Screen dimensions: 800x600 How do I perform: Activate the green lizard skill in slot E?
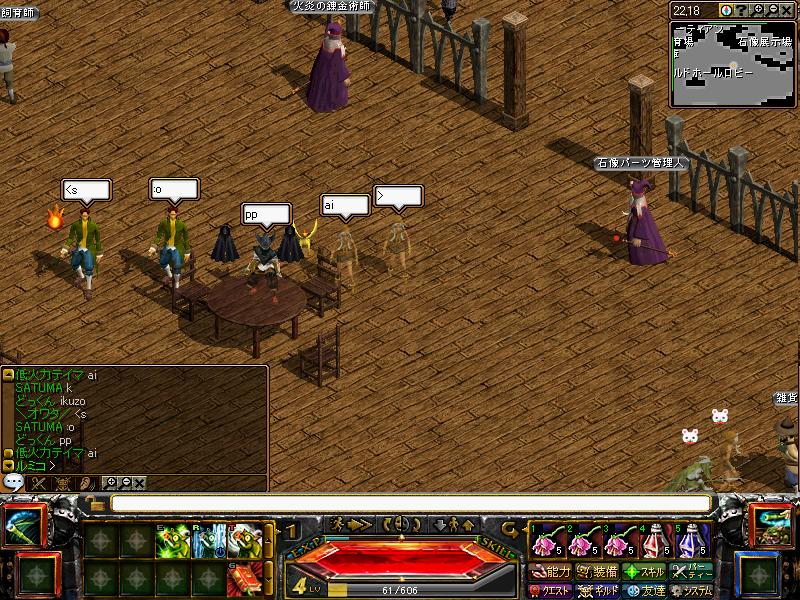click(x=173, y=541)
